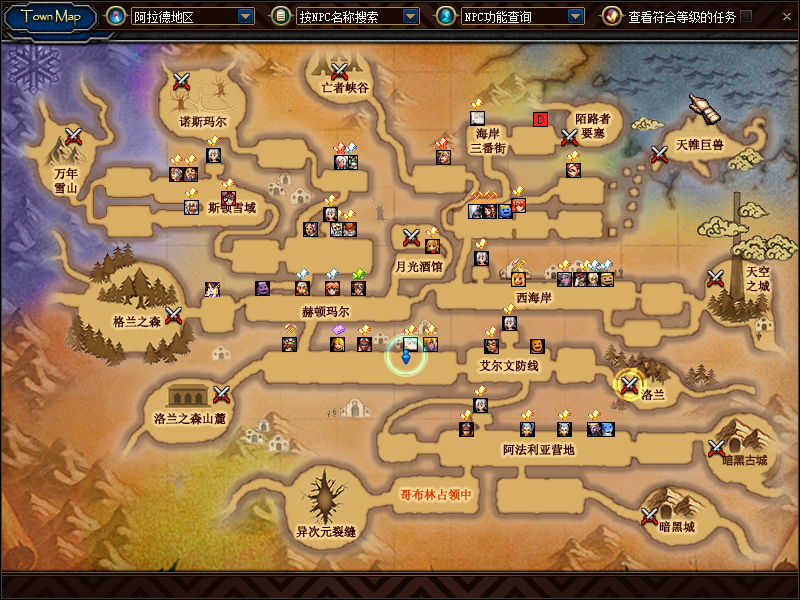Choose the 万年雪山 crossed-swords marker
Viewport: 800px width, 600px height.
click(x=73, y=136)
